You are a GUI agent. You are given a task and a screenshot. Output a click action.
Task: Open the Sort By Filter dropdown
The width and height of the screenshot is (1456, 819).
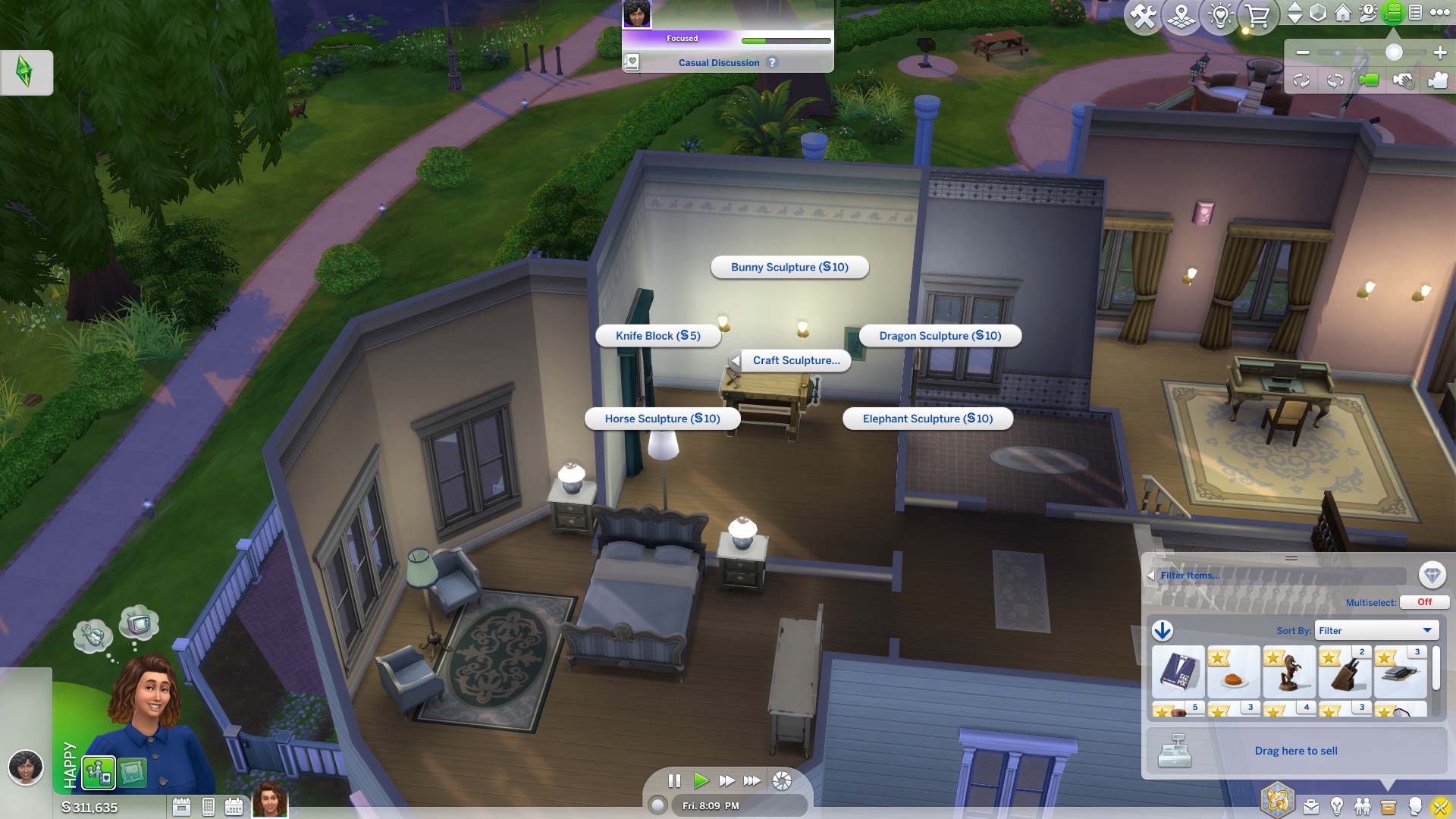1376,630
